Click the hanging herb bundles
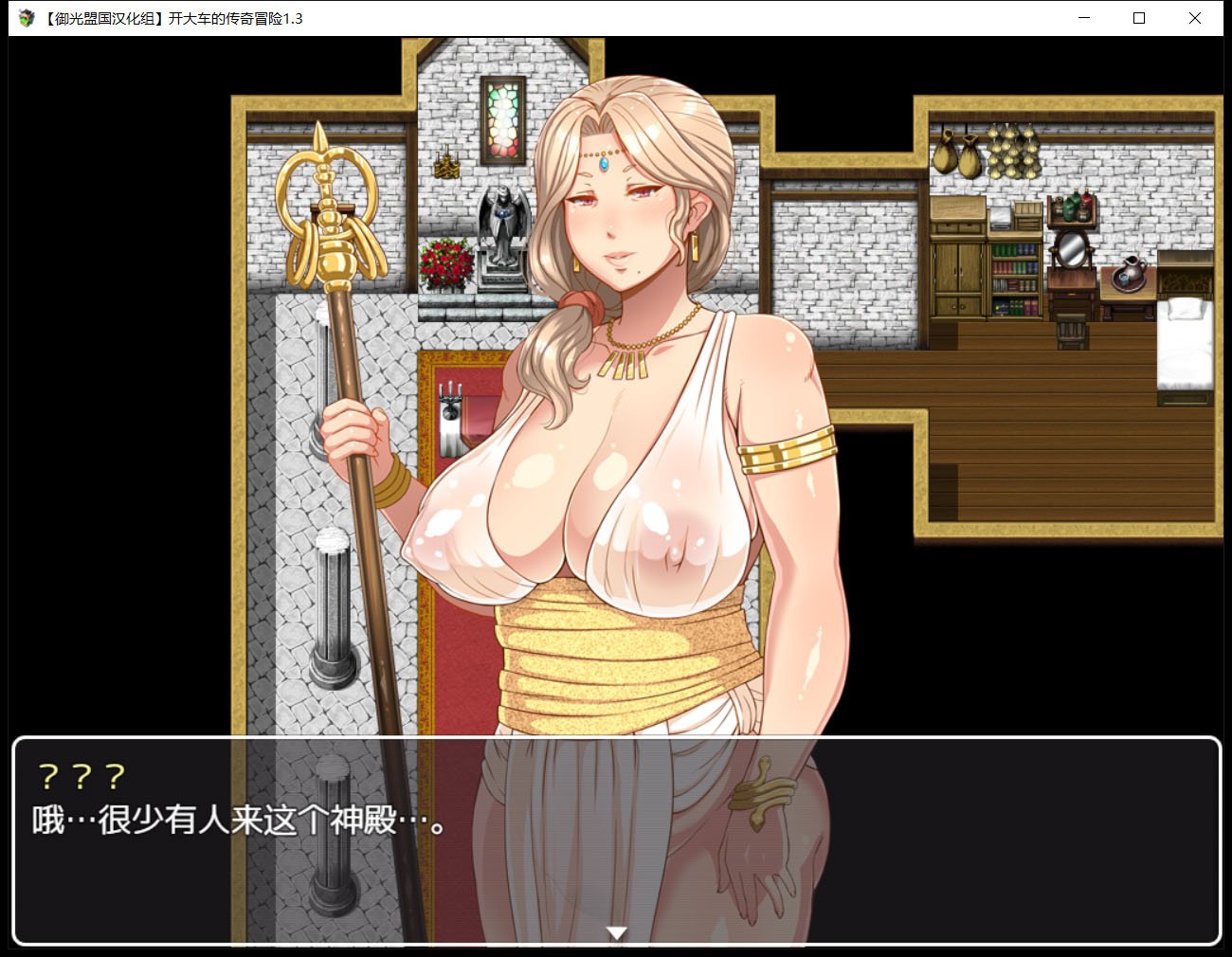Image resolution: width=1232 pixels, height=957 pixels. 1012,152
